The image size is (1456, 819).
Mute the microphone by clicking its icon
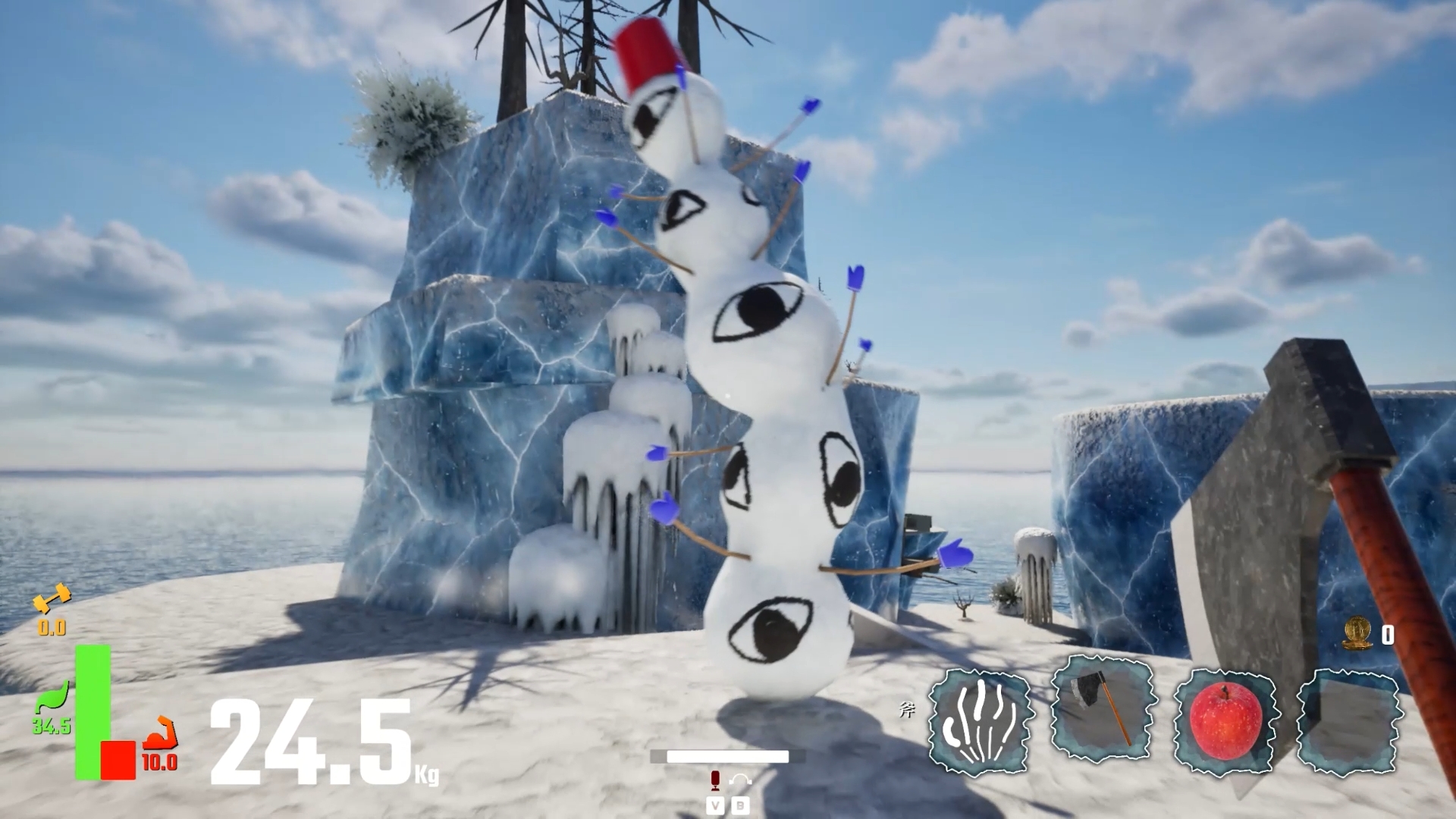pyautogui.click(x=716, y=781)
